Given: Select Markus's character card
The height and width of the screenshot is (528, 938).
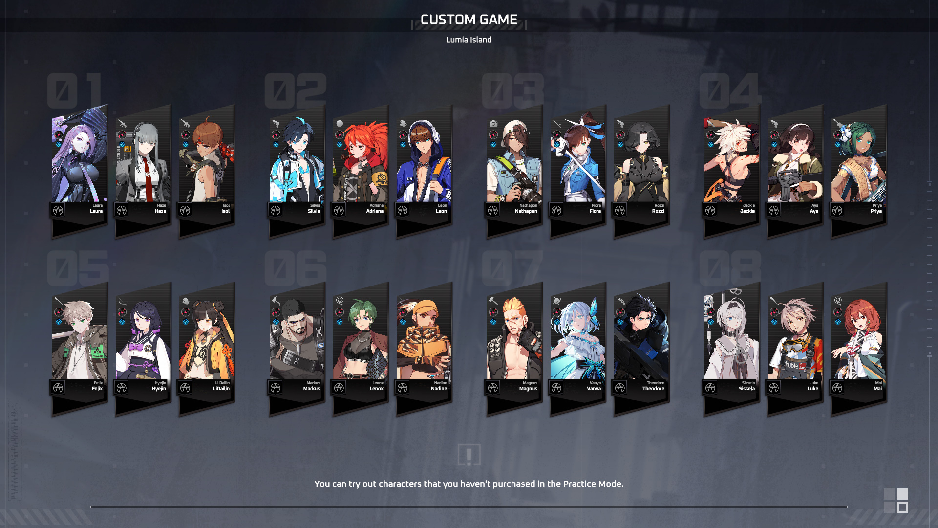Looking at the screenshot, I should coord(296,342).
